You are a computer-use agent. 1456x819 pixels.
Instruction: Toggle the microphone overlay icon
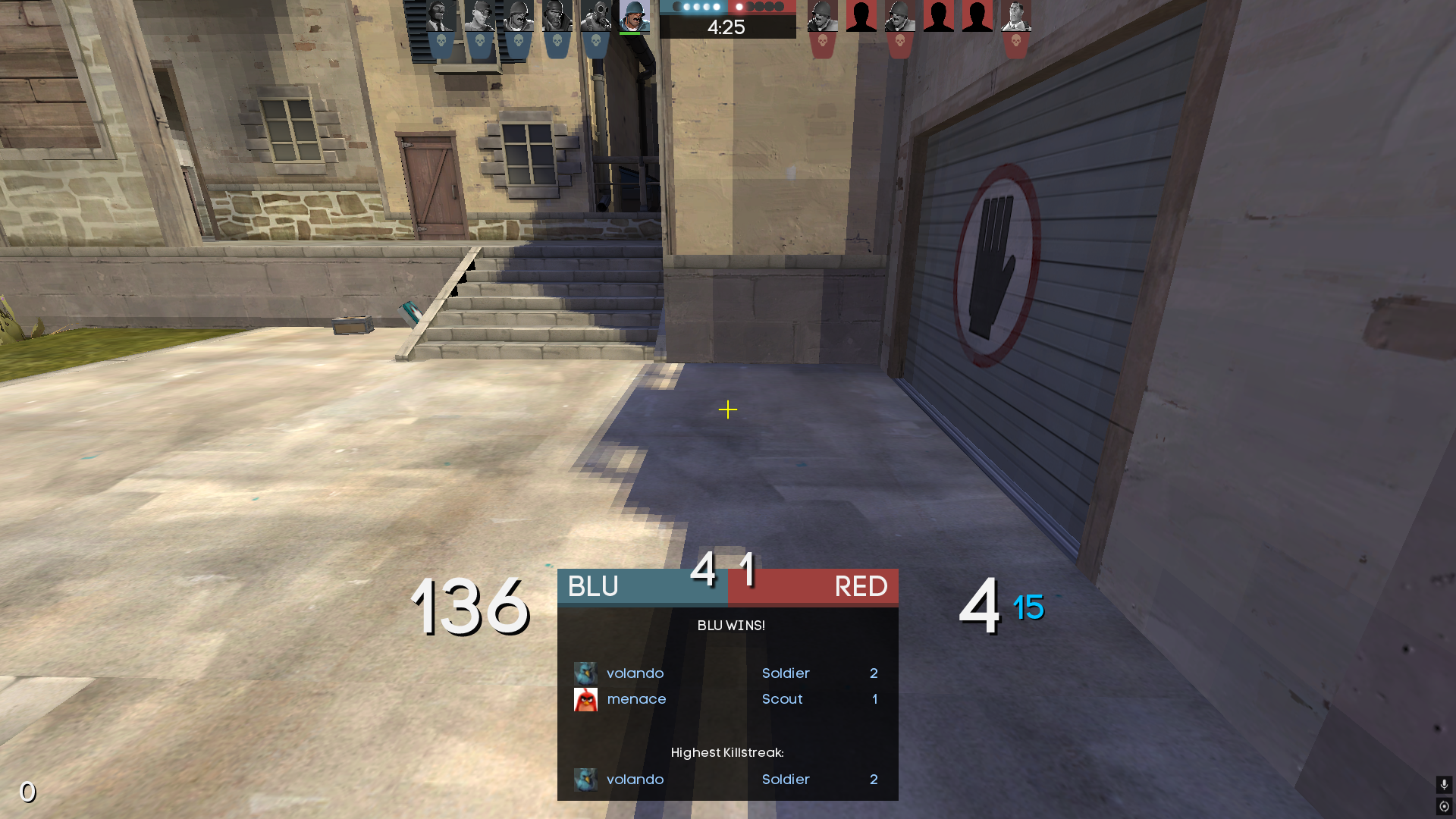tap(1444, 784)
